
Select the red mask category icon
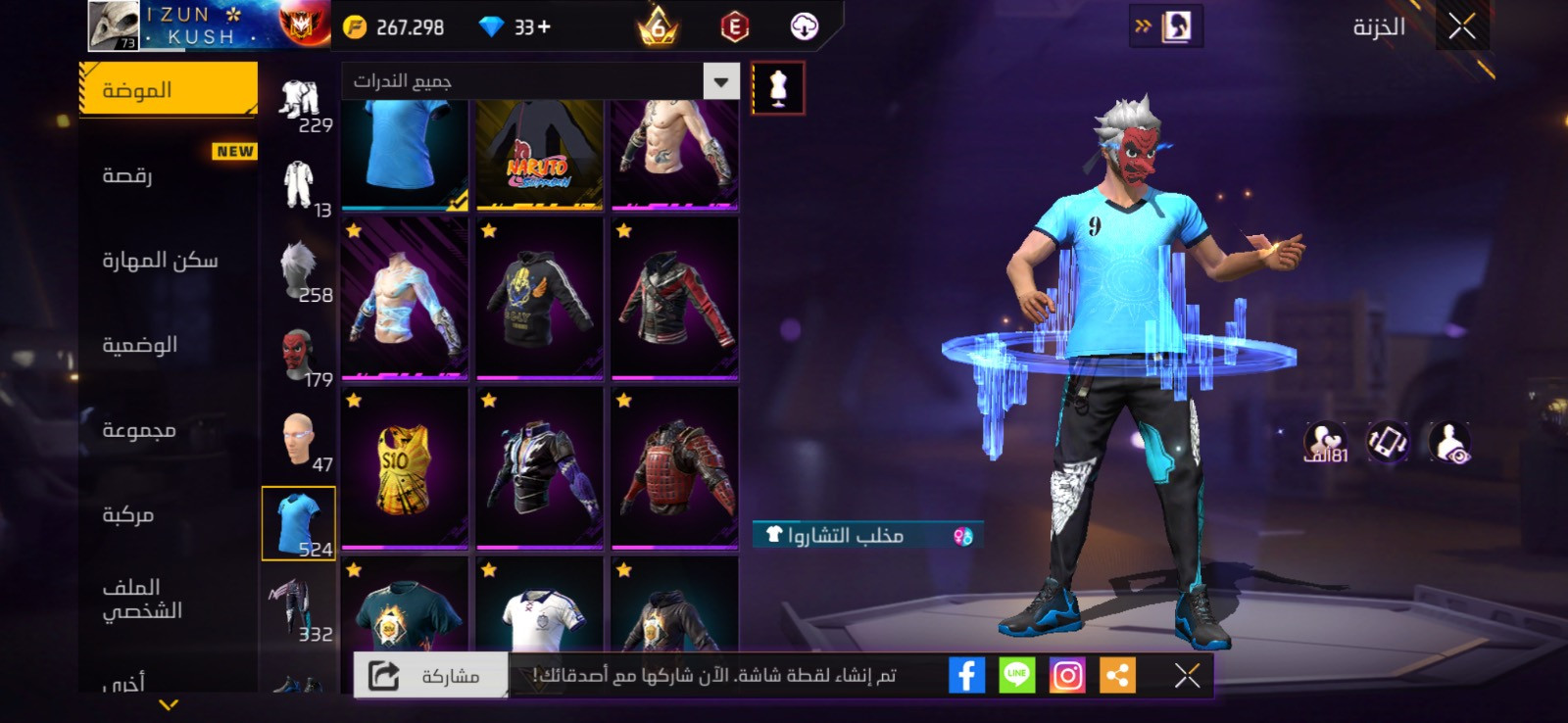298,355
